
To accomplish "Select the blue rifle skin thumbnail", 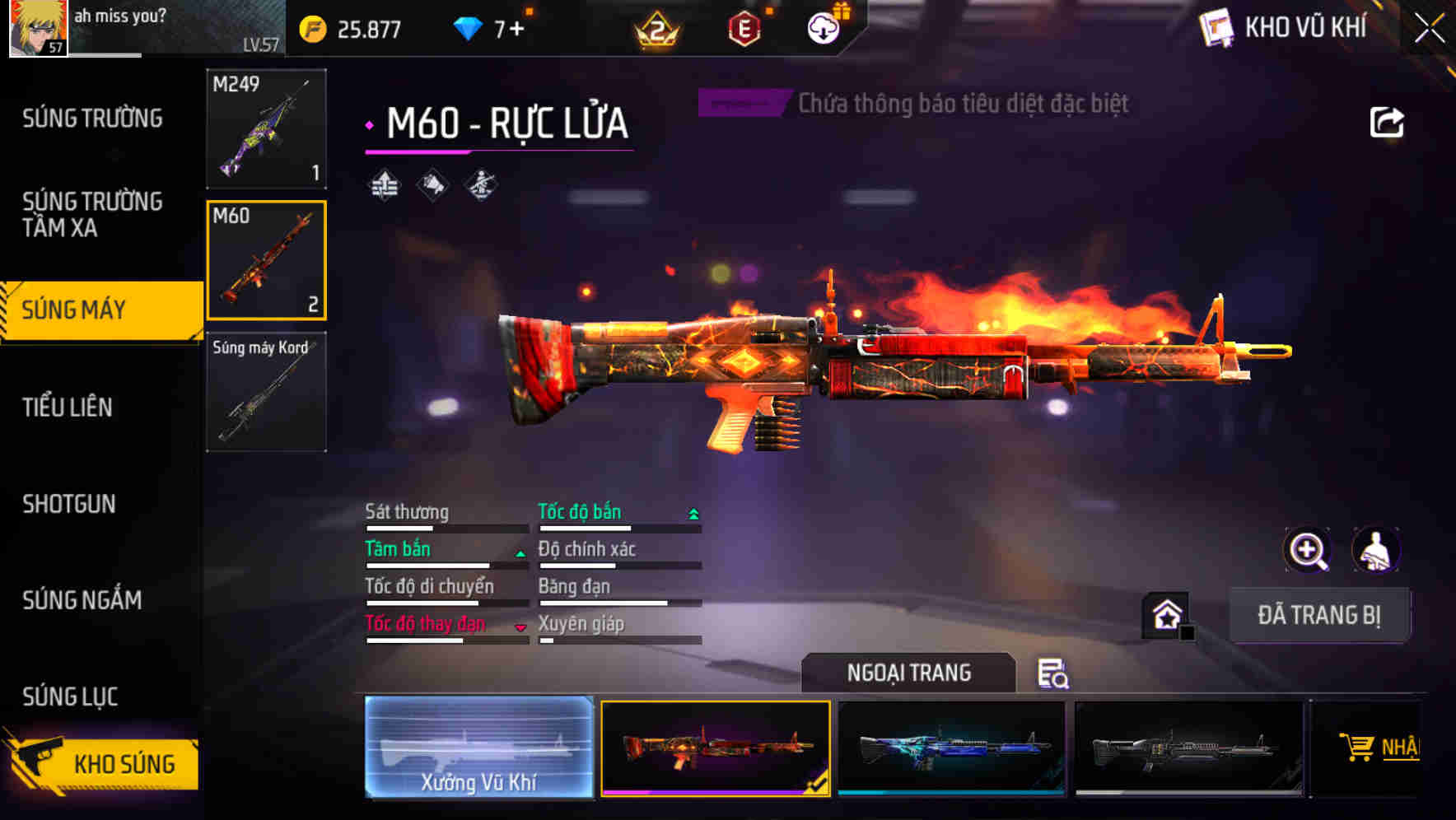I will 951,746.
